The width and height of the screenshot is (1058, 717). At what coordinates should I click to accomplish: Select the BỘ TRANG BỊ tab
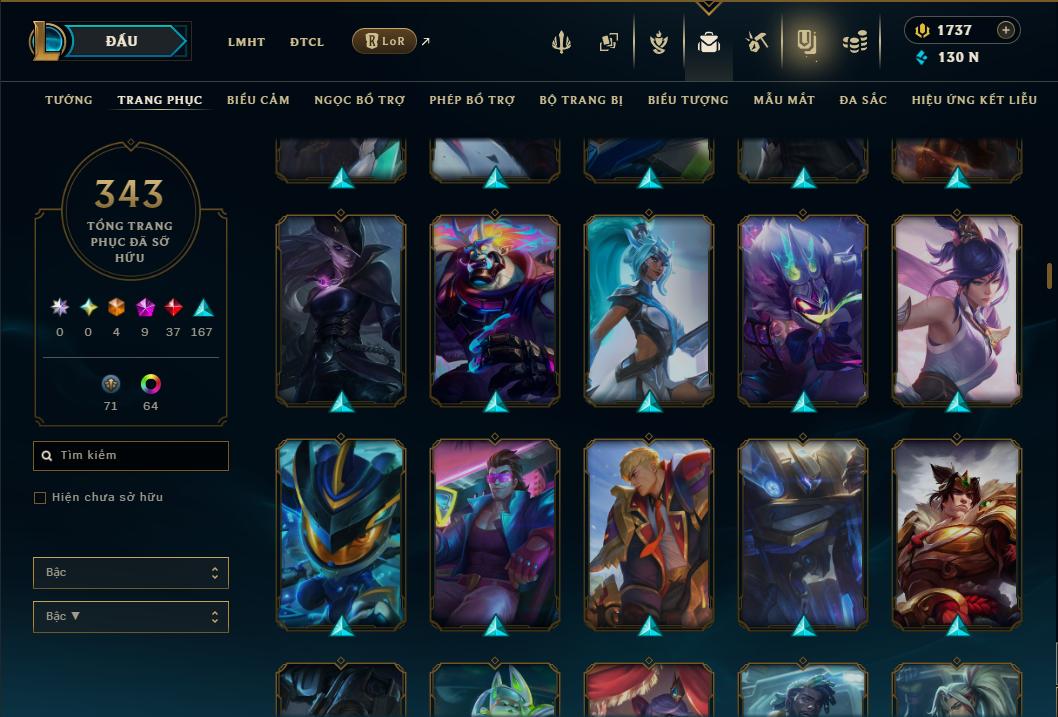(x=581, y=100)
